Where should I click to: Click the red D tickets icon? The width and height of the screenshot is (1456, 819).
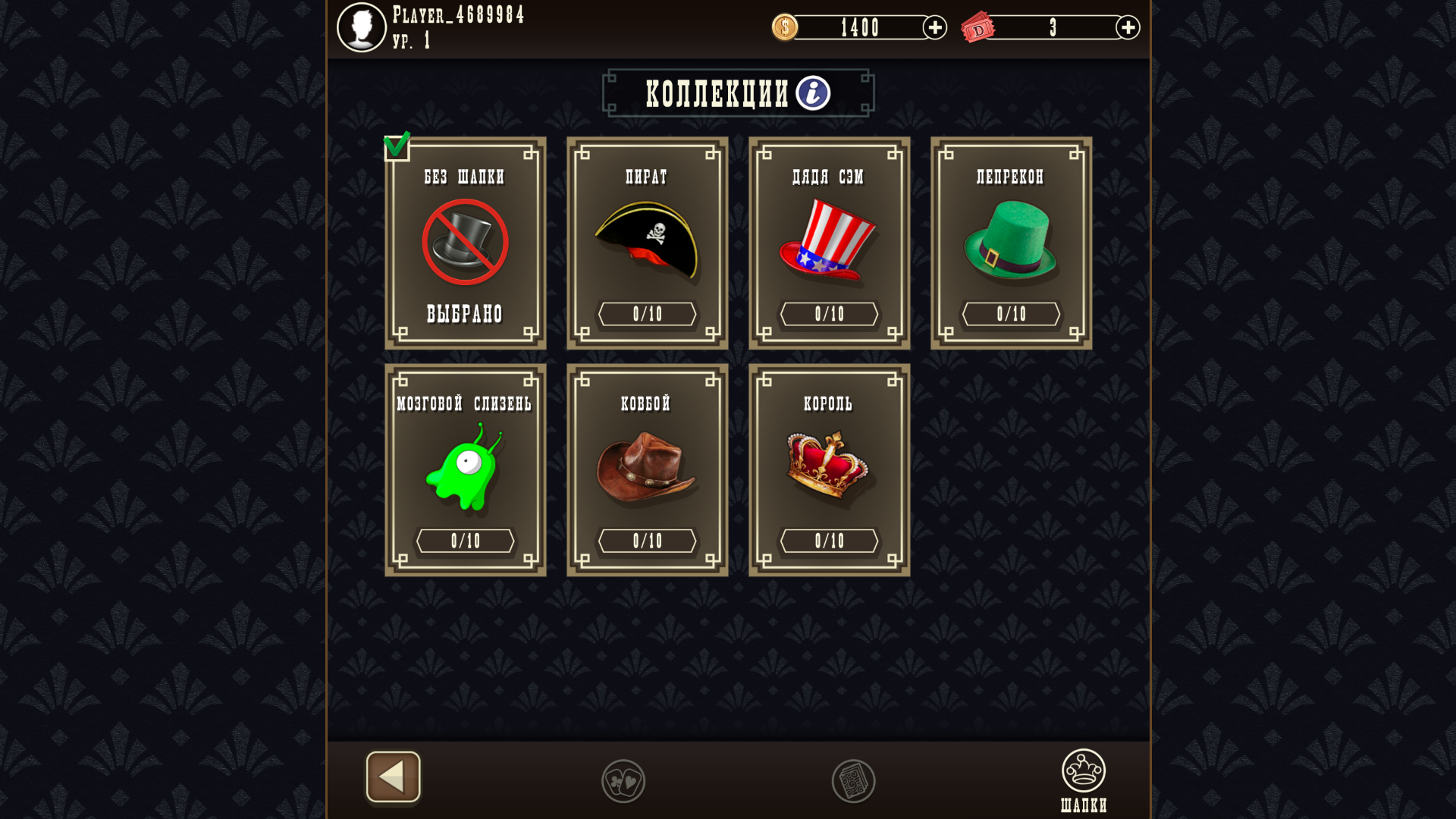[979, 27]
